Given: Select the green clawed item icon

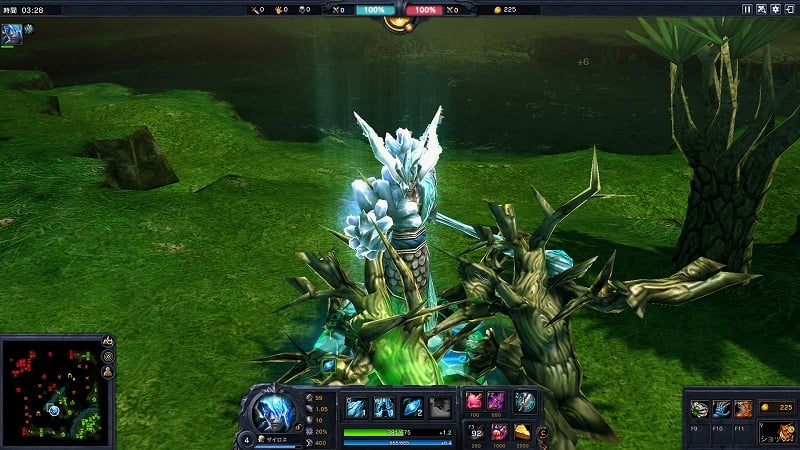Looking at the screenshot, I should tap(700, 409).
